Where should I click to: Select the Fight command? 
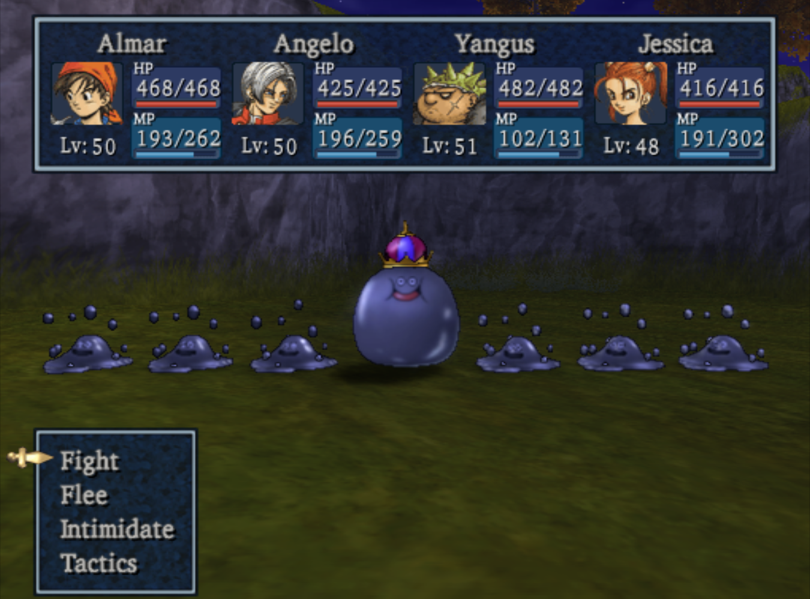click(x=89, y=461)
